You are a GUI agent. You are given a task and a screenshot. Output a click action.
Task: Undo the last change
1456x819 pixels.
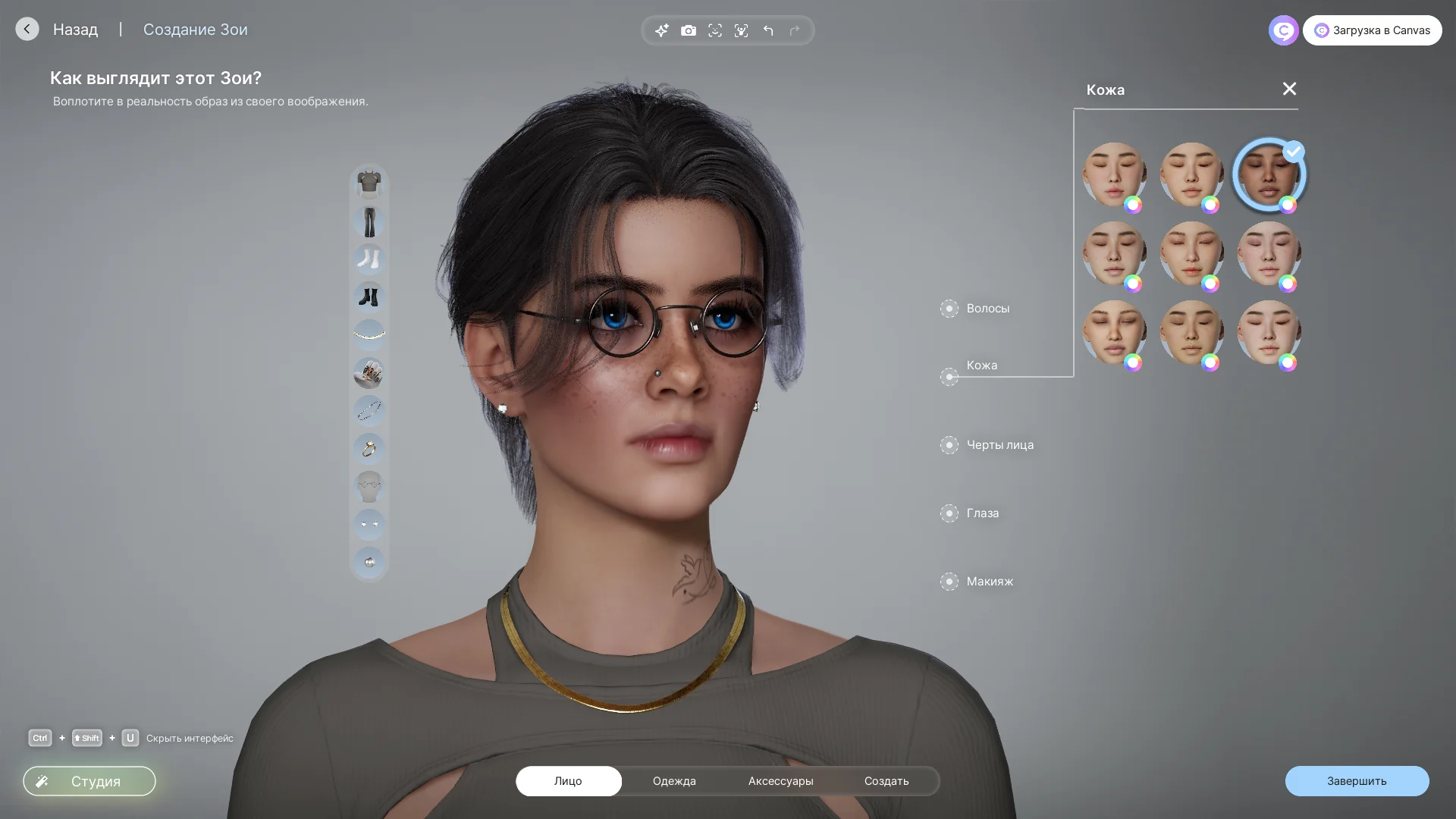768,30
